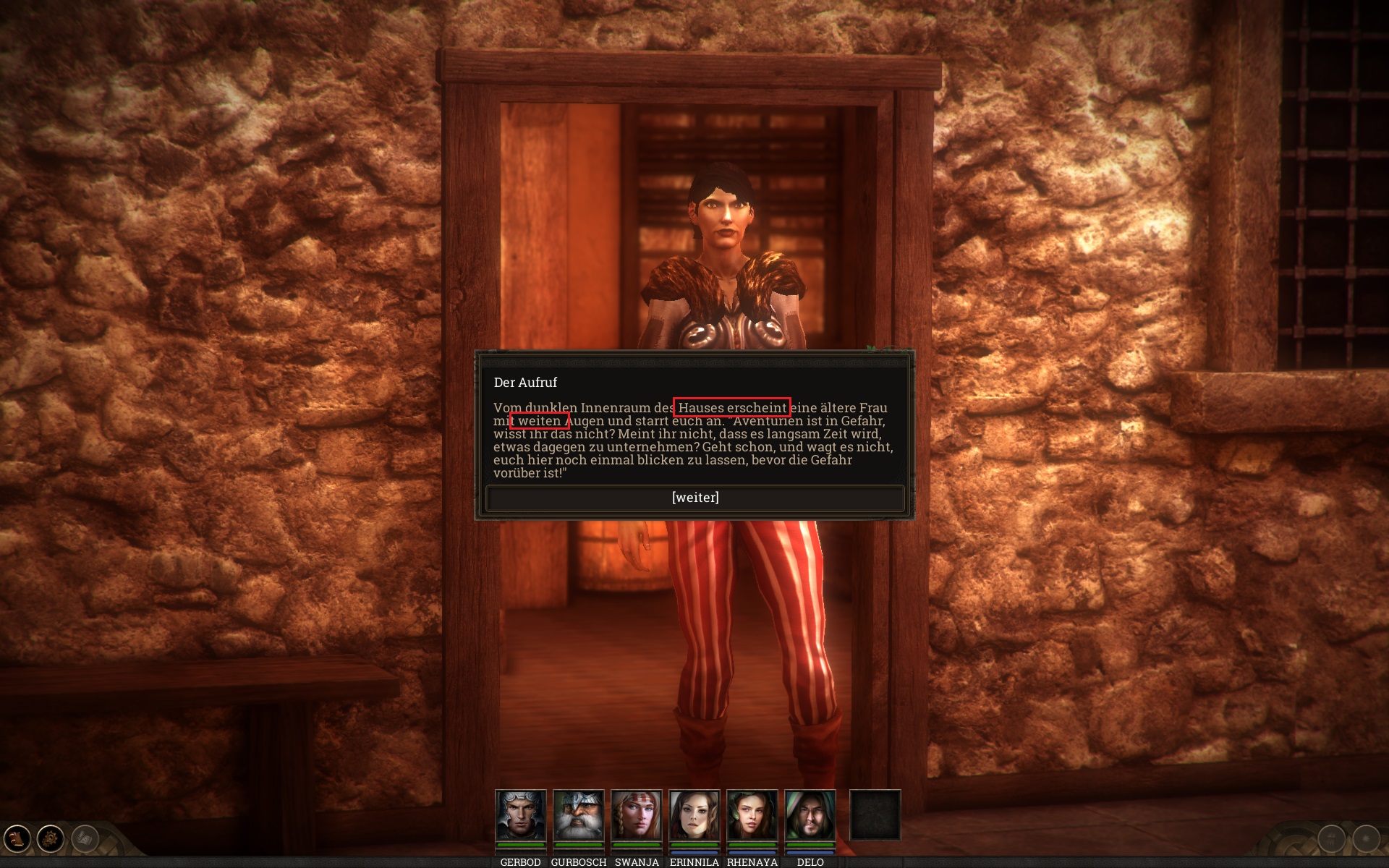Viewport: 1389px width, 868px height.
Task: Choose the hooded Delo's portrait
Action: [x=810, y=815]
